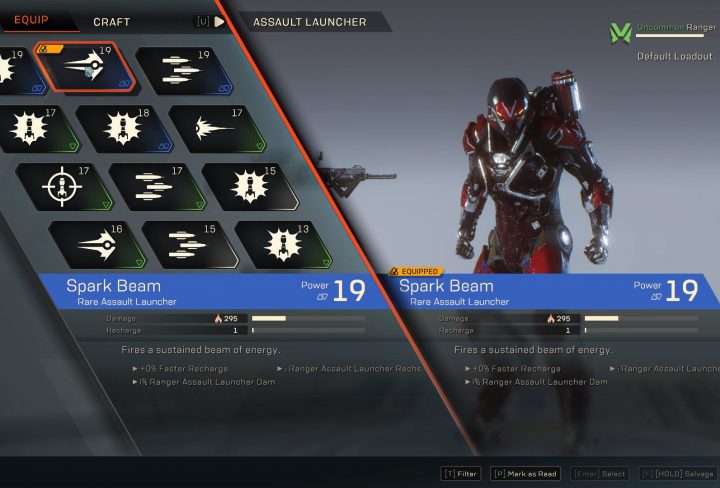Switch to the Equip tab
720x488 pixels.
coord(31,20)
